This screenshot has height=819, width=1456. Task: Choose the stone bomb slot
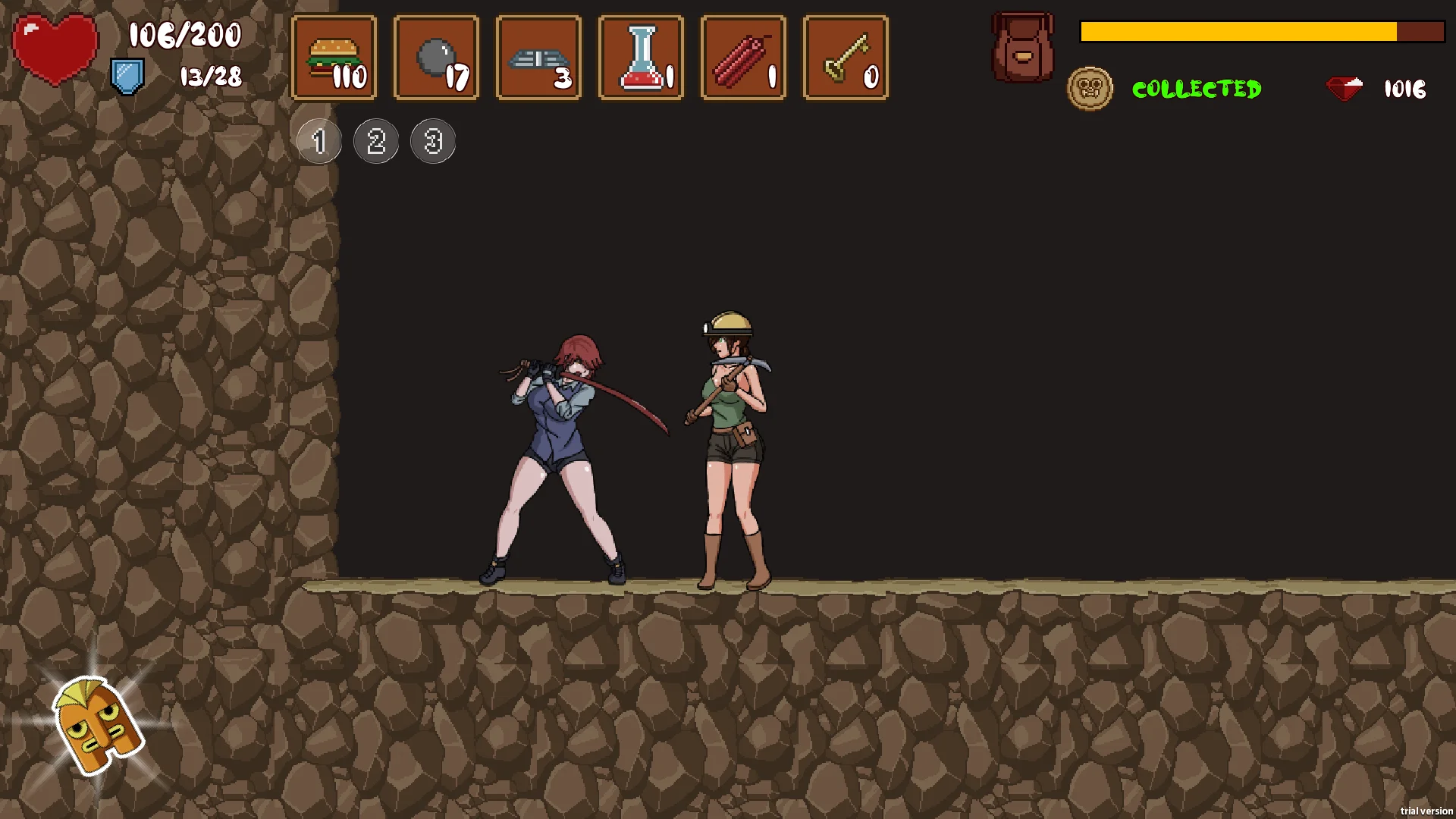437,58
